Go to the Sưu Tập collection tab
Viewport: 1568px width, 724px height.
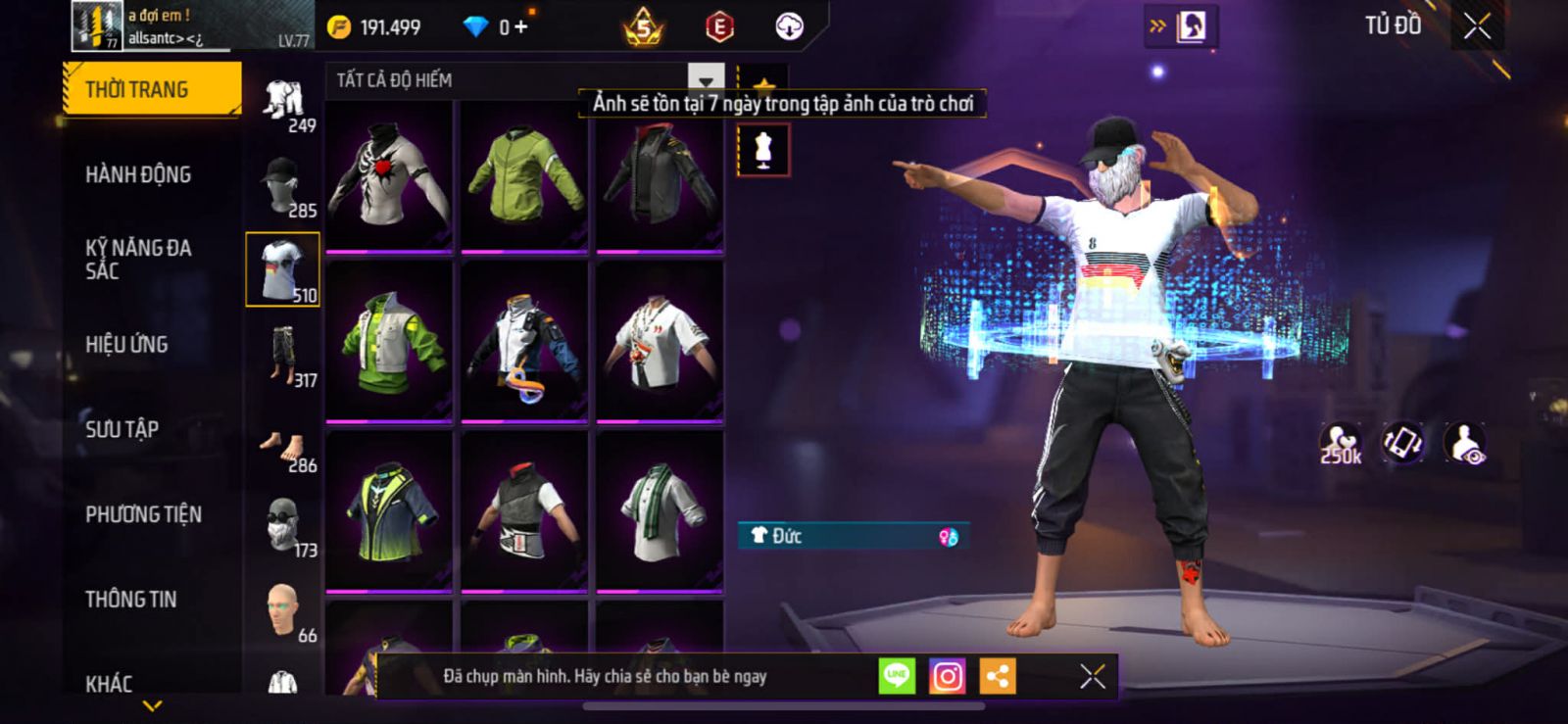[122, 429]
